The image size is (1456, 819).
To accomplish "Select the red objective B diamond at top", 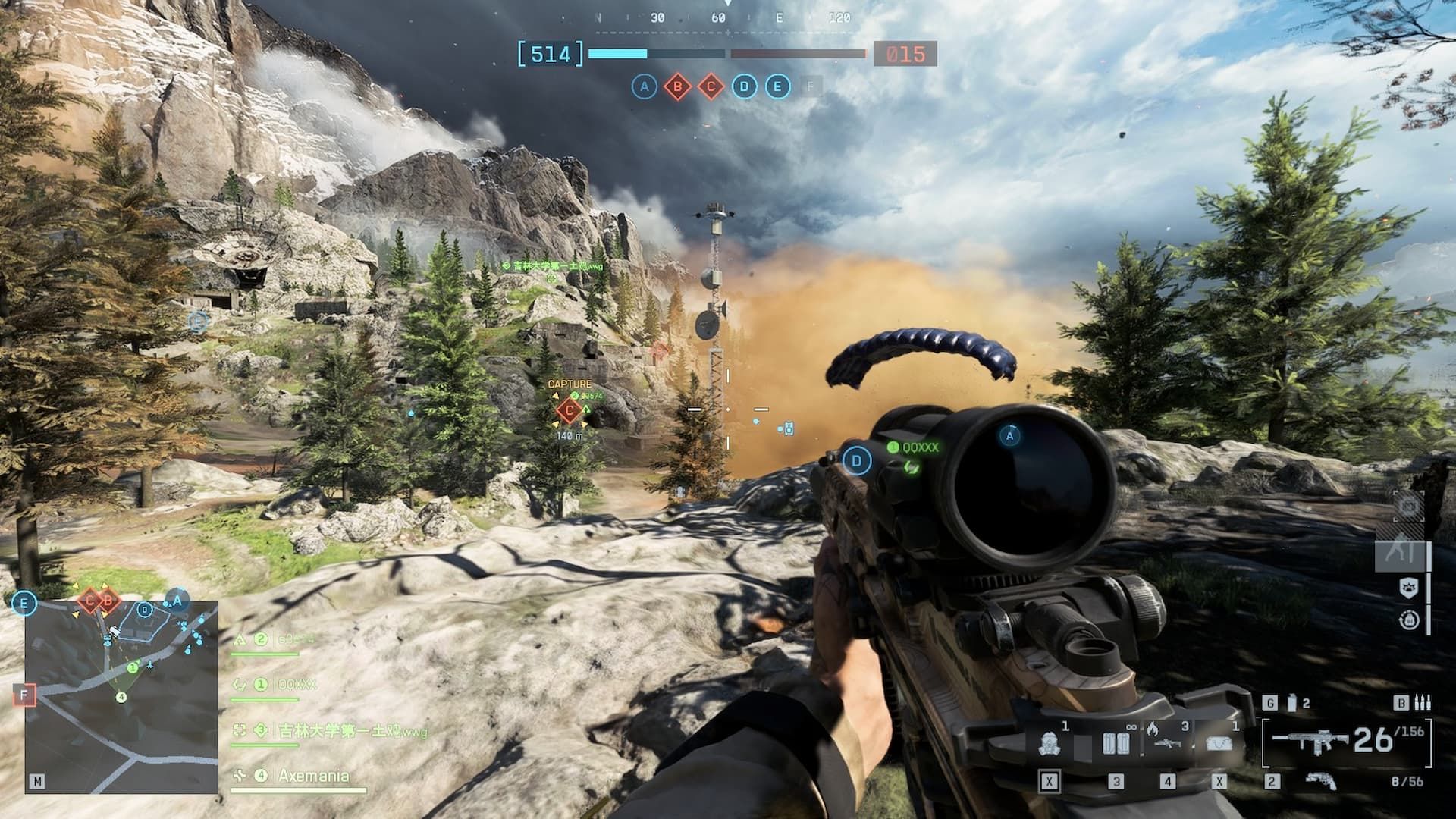I will click(x=677, y=87).
